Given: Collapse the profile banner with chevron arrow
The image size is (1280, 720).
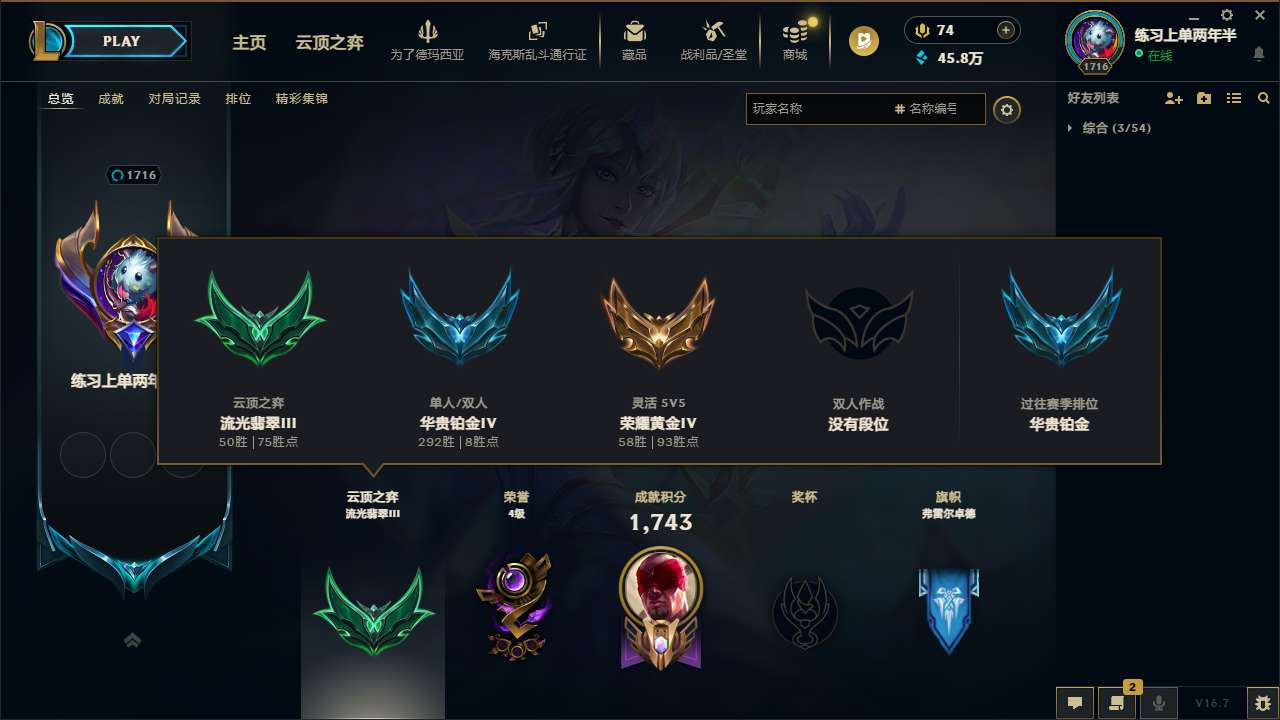Looking at the screenshot, I should coord(132,640).
